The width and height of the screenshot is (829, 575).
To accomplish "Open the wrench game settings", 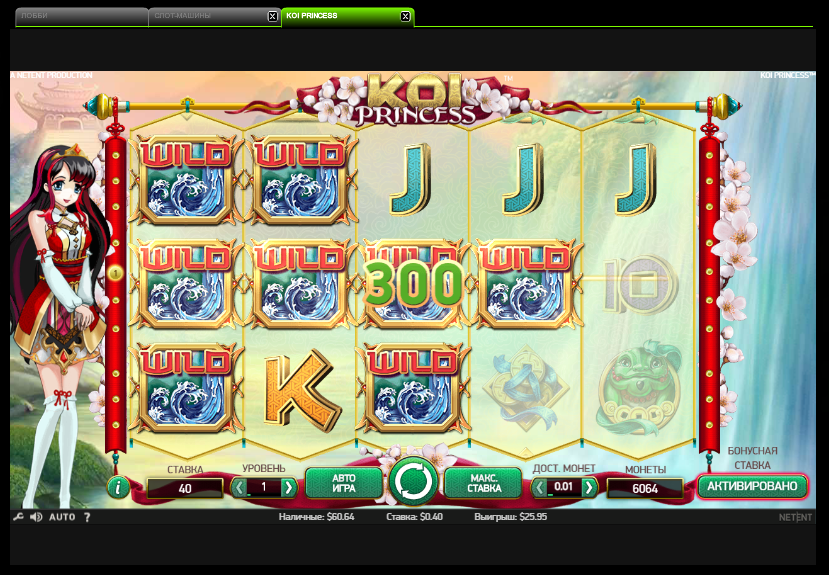I will (x=18, y=517).
